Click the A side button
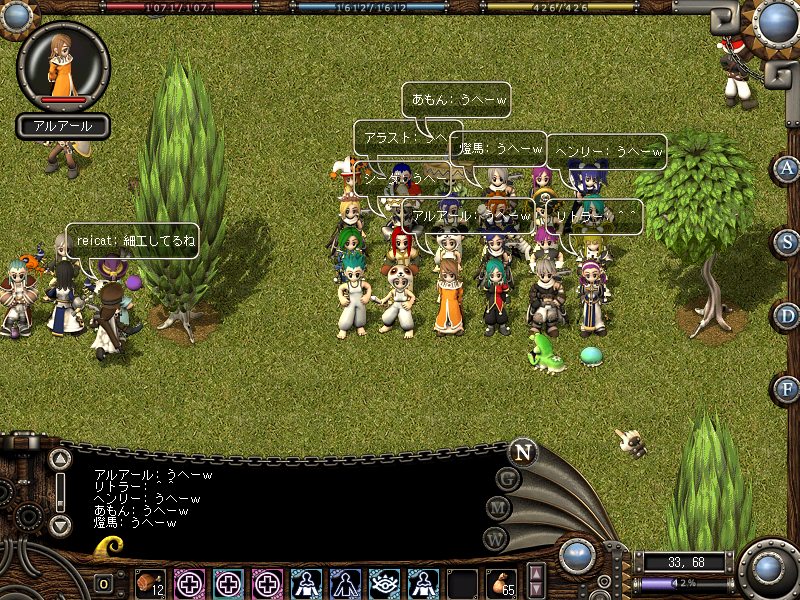The image size is (800, 600). (x=786, y=168)
